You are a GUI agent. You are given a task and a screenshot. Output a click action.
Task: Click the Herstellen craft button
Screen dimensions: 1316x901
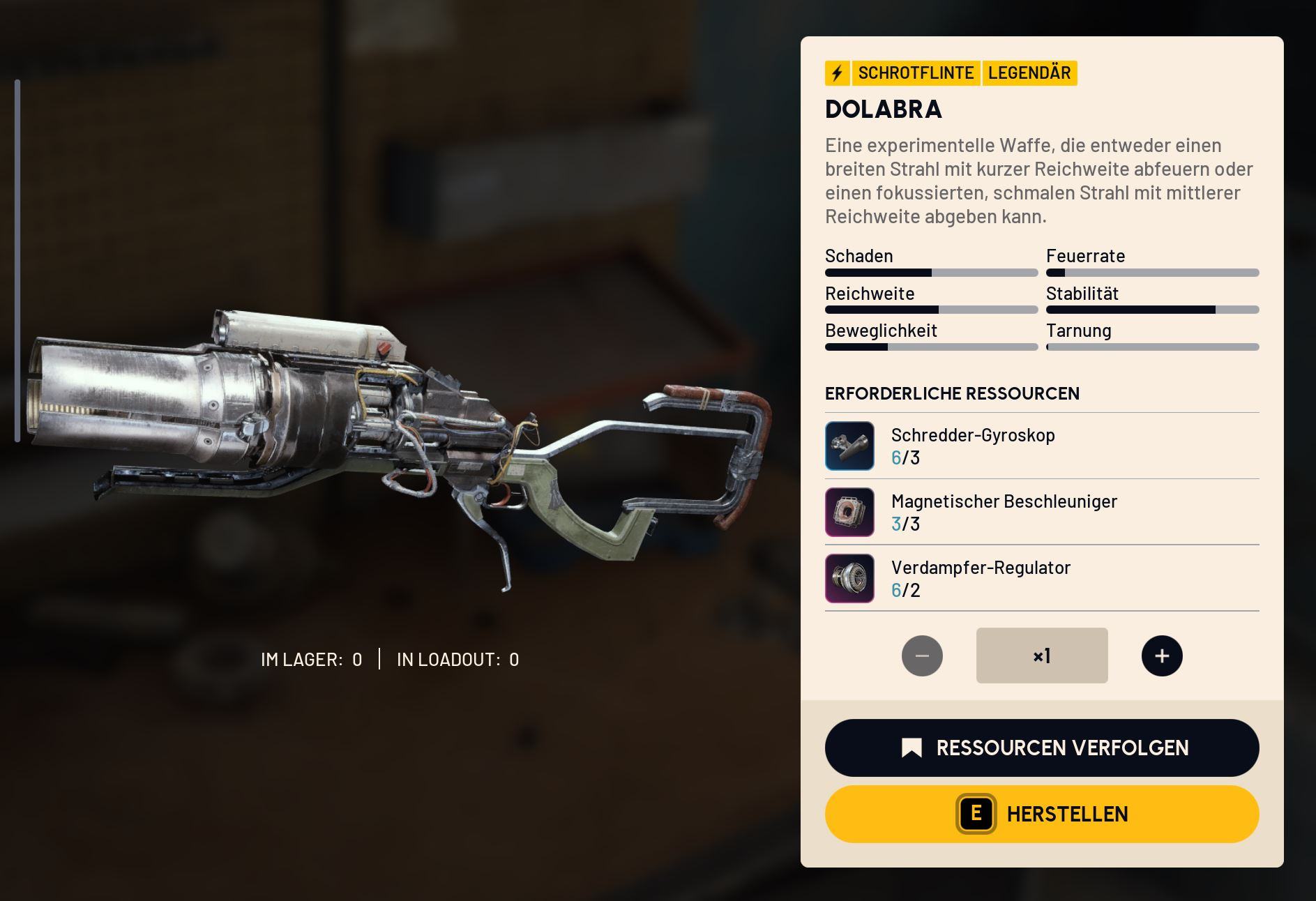click(x=1041, y=814)
